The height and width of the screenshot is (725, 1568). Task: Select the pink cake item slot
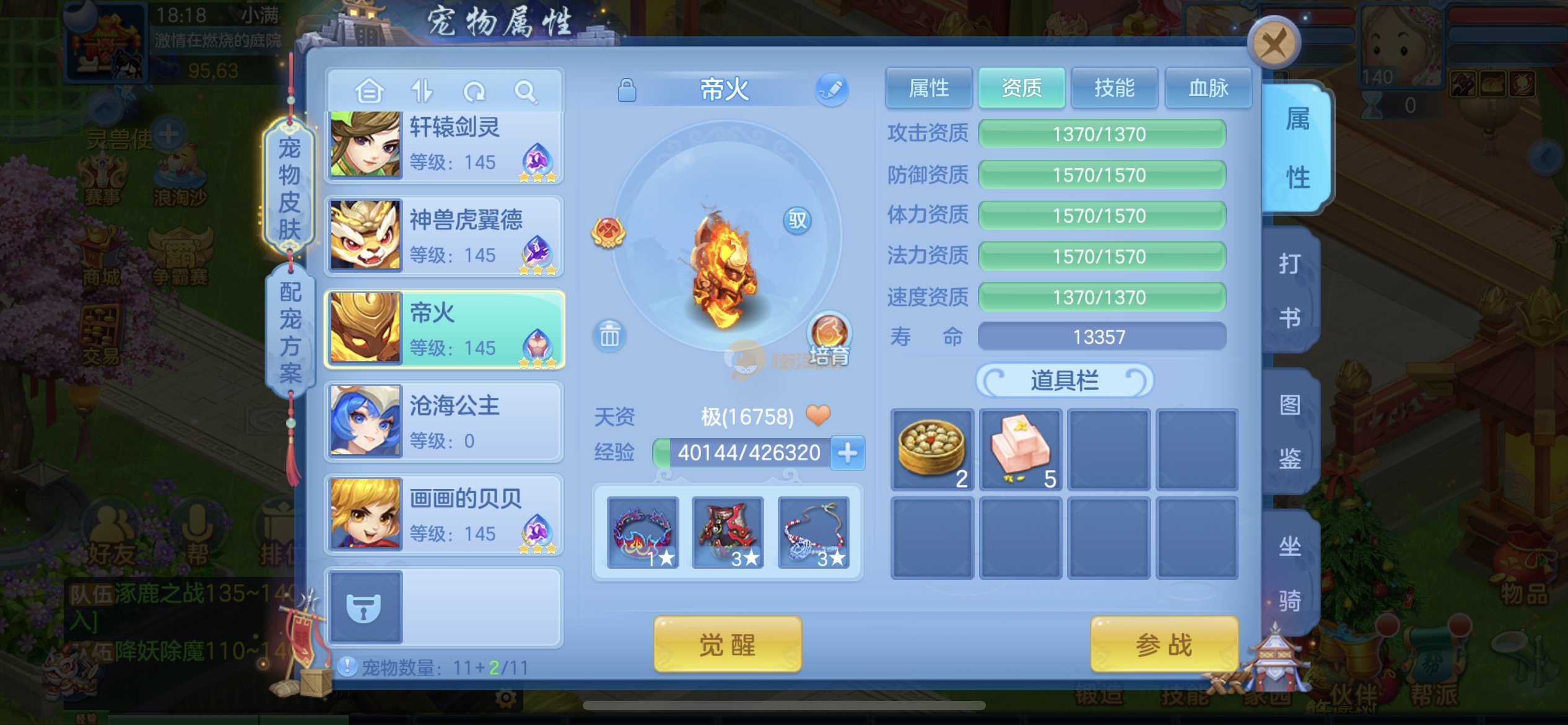[x=1021, y=449]
